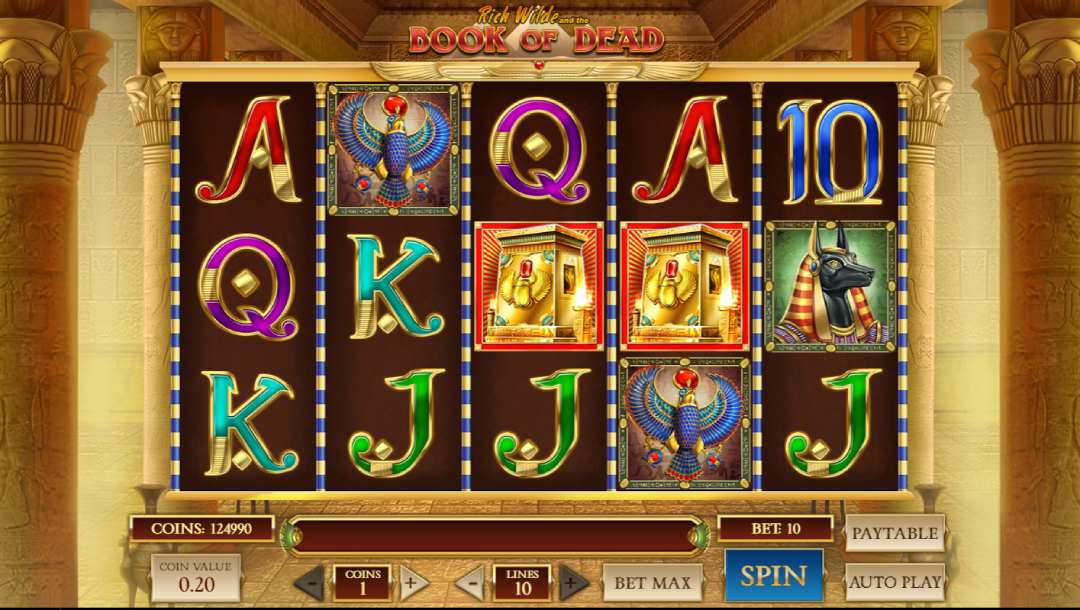Spin the reels with the SPIN button
This screenshot has height=610, width=1080.
(x=773, y=575)
